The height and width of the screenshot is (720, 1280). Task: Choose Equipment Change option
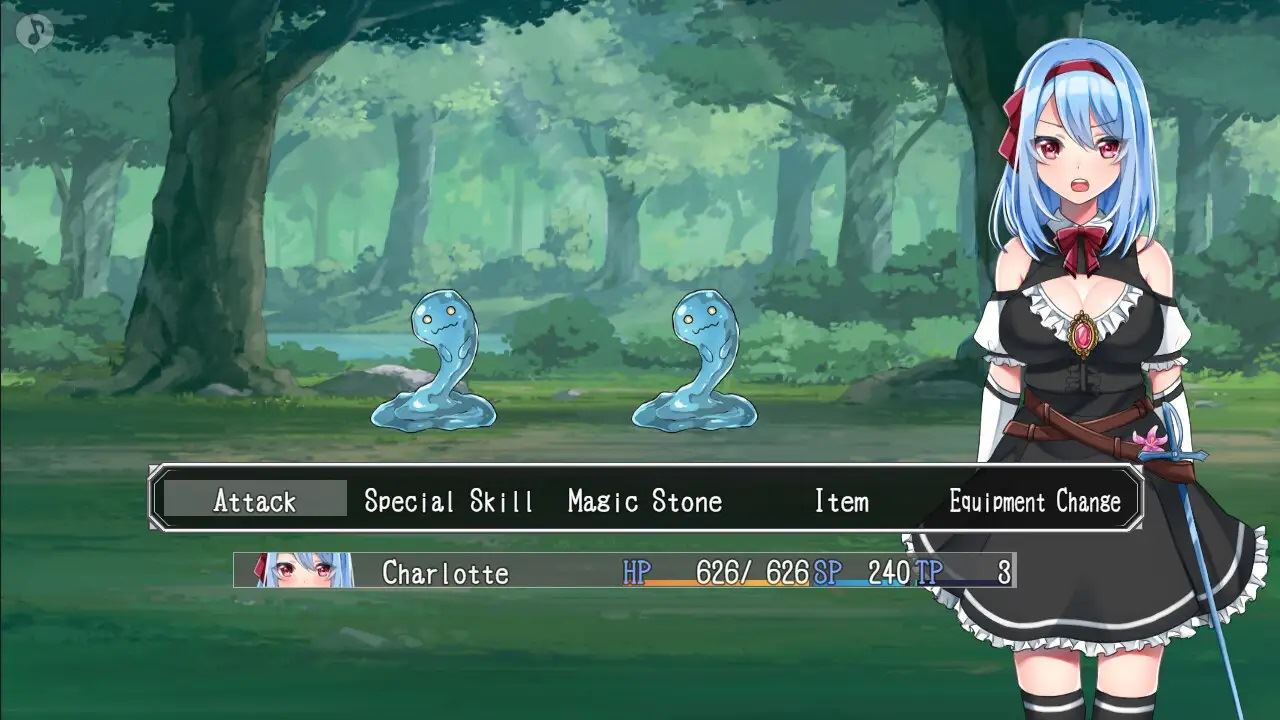[1035, 500]
